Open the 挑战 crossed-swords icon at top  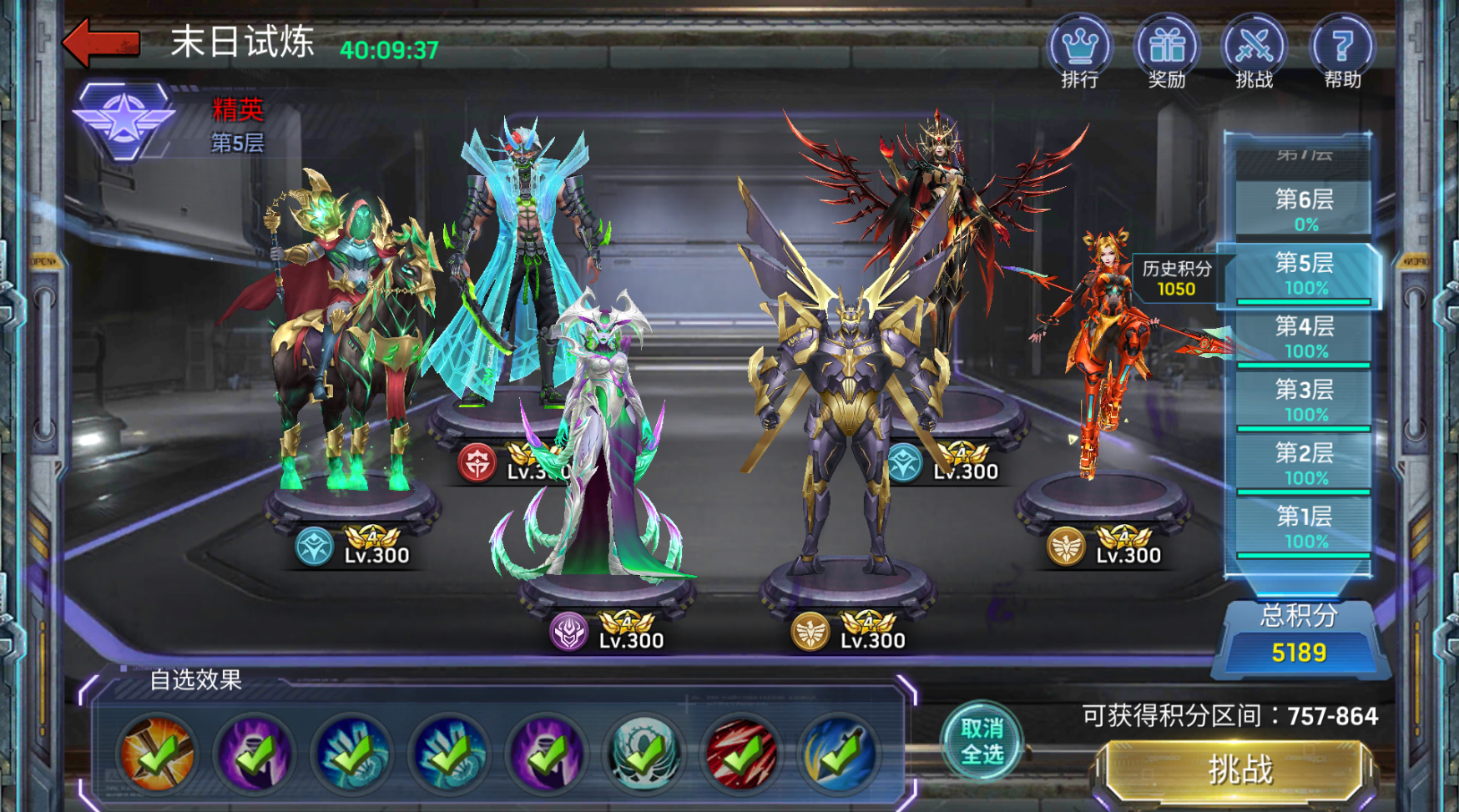click(1254, 48)
